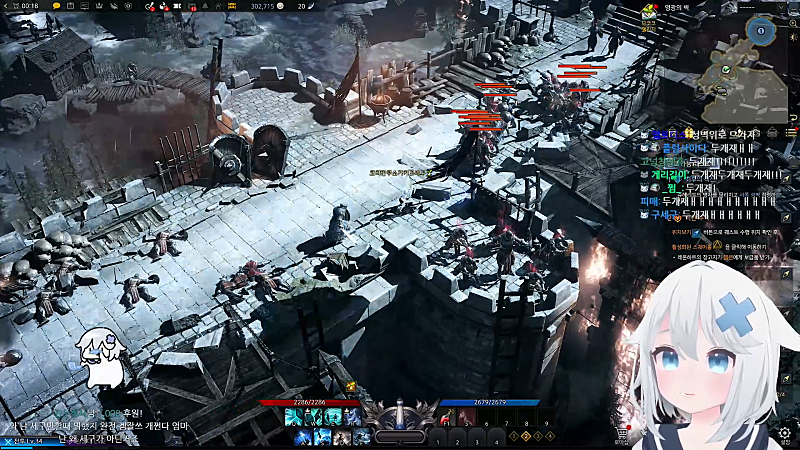Open the settings gear at bottom-right corner

click(x=785, y=435)
